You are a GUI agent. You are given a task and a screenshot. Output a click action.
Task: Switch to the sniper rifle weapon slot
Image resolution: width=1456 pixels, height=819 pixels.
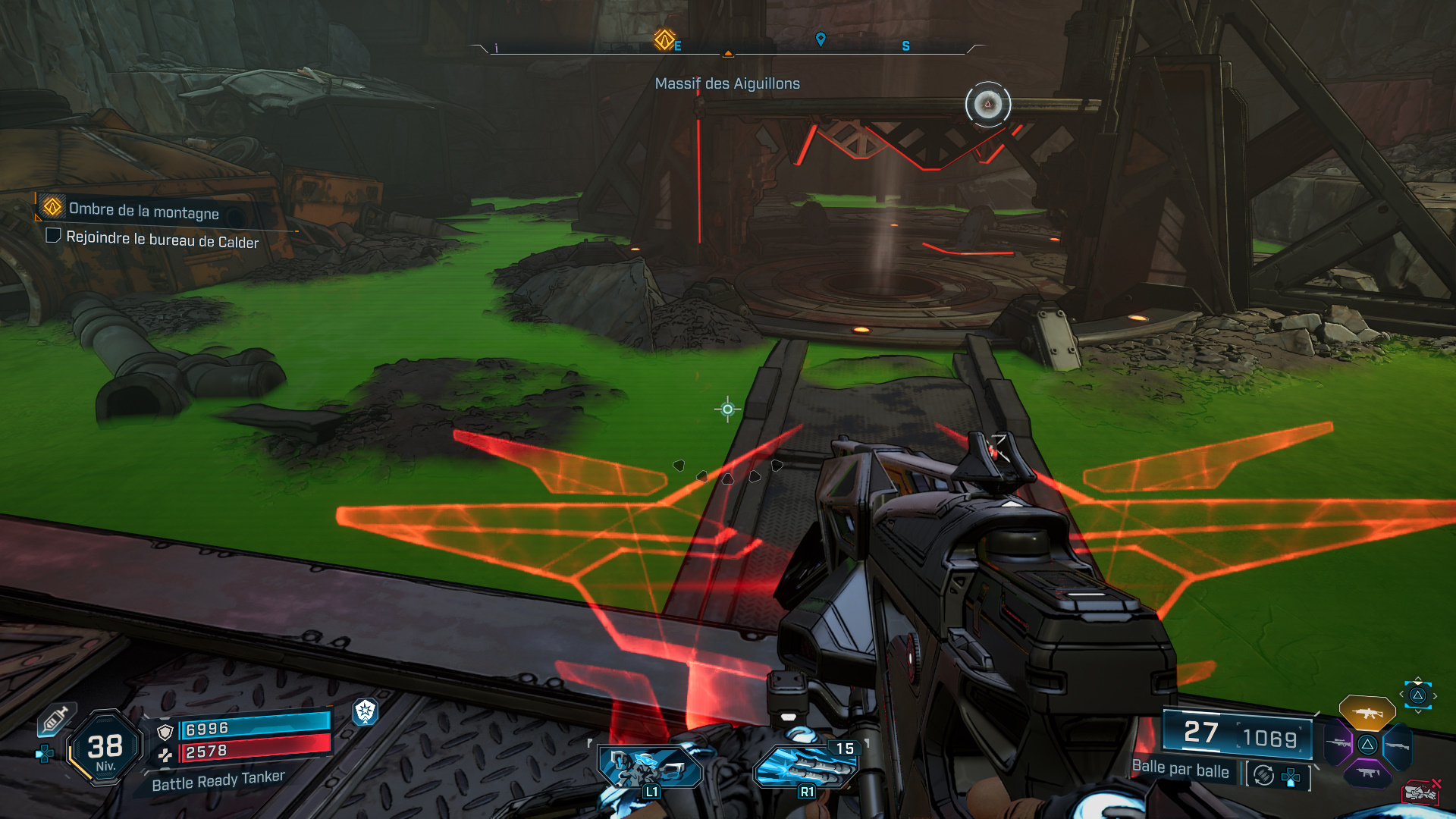[1338, 744]
